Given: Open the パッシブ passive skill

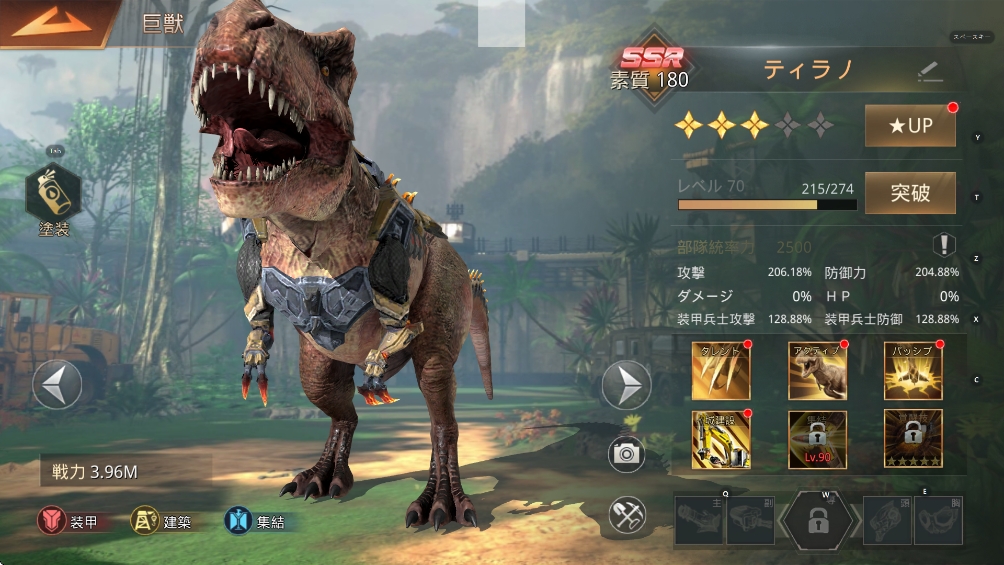Looking at the screenshot, I should point(912,370).
